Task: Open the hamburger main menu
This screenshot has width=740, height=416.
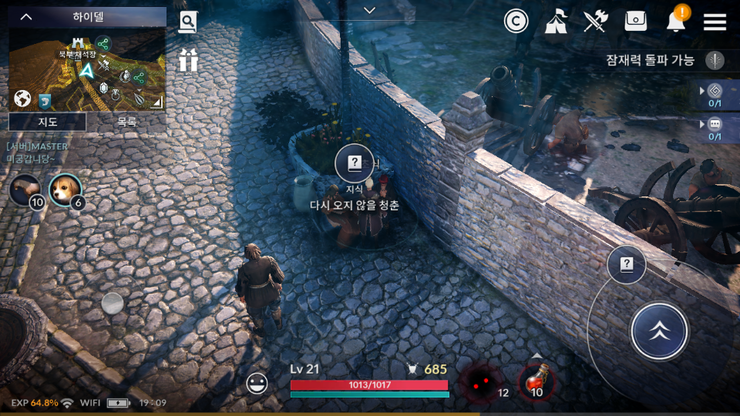Action: [714, 22]
